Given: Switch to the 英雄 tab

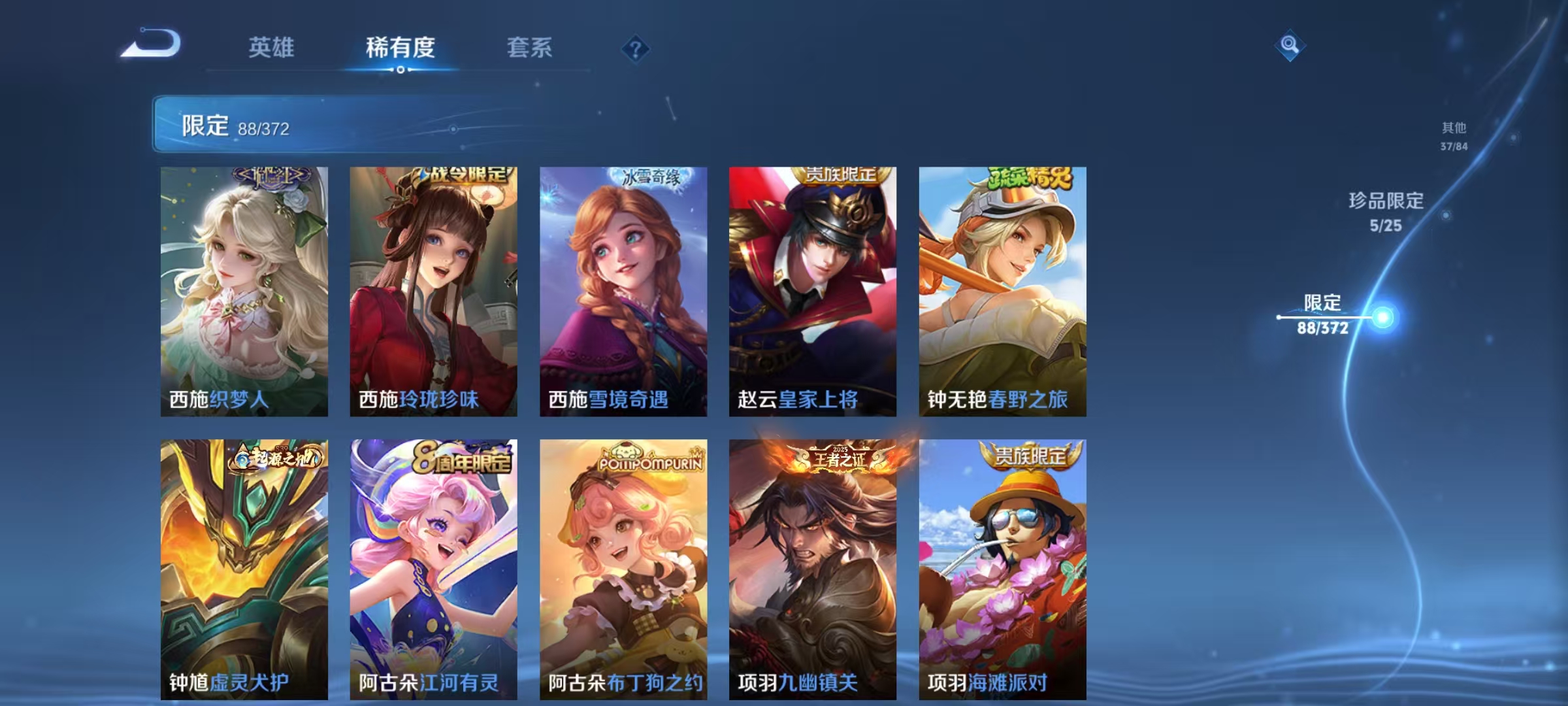Looking at the screenshot, I should (272, 48).
